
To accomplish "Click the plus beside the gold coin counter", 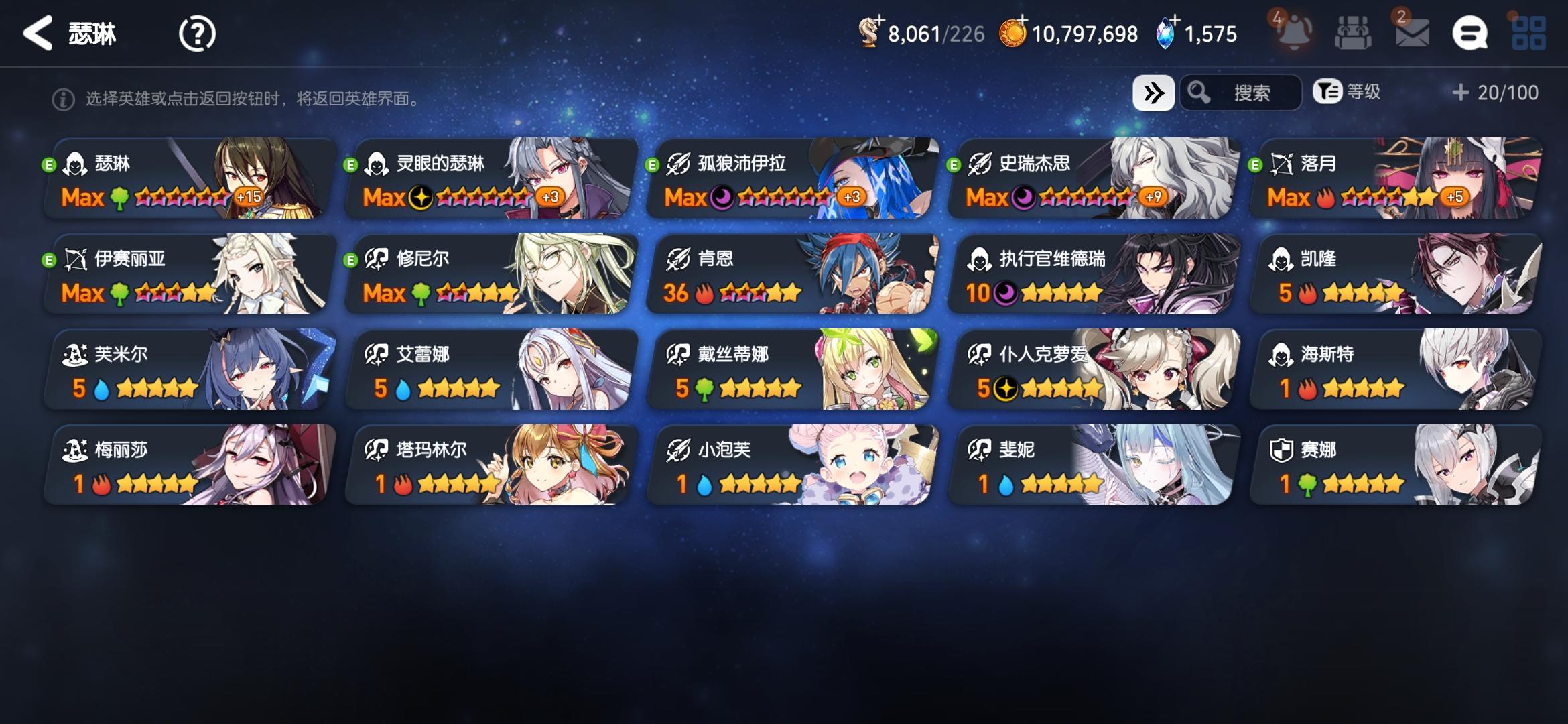I will 1024,20.
